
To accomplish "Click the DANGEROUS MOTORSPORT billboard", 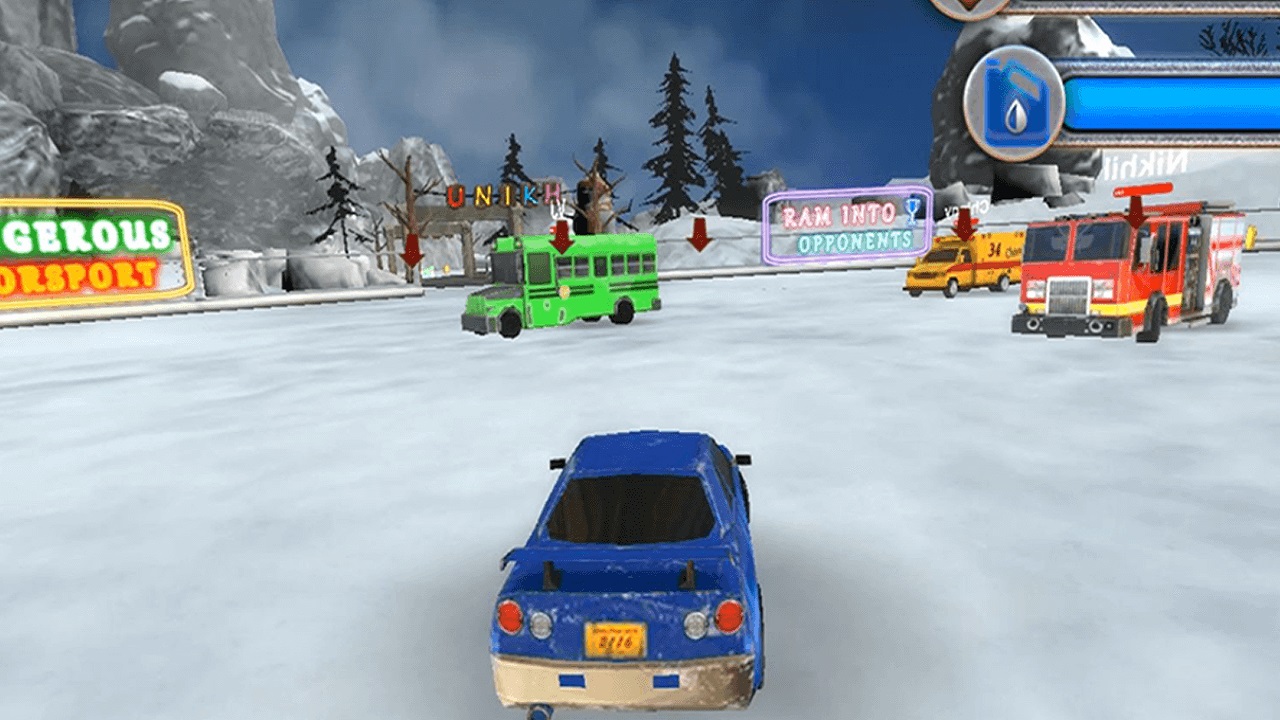I will coord(85,248).
